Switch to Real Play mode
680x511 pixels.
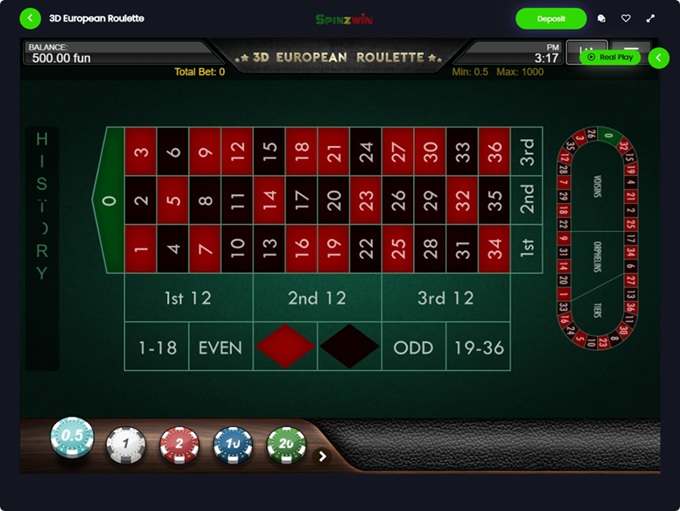[610, 58]
